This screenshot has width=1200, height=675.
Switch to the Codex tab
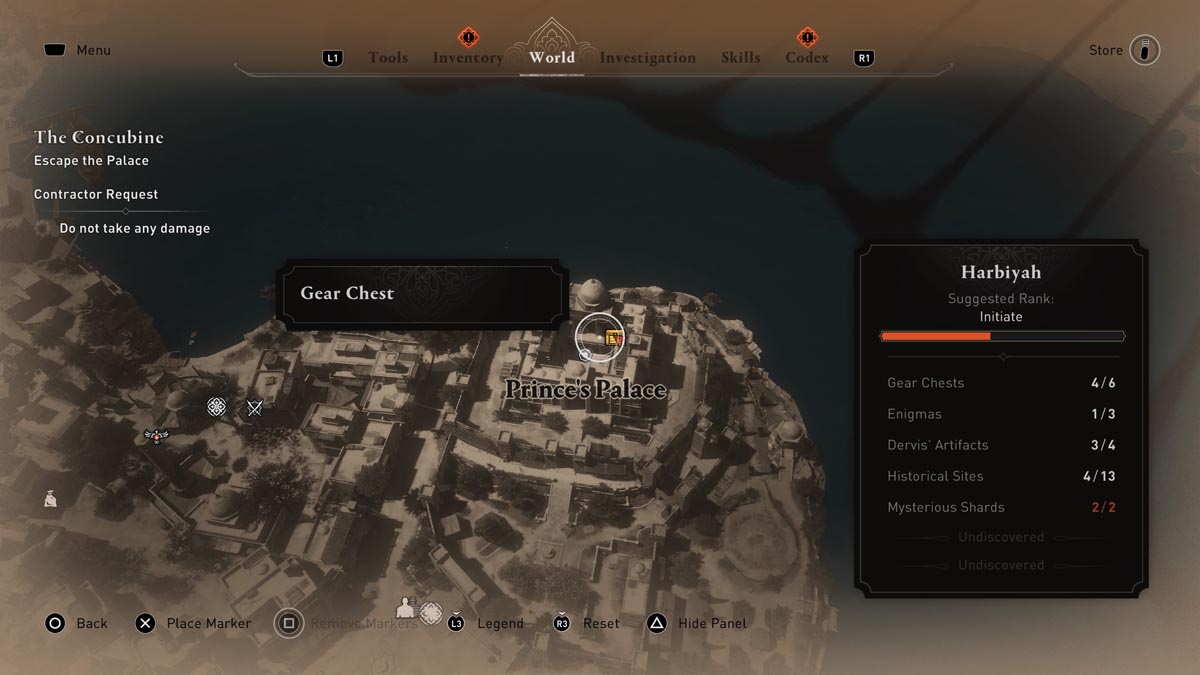(806, 58)
